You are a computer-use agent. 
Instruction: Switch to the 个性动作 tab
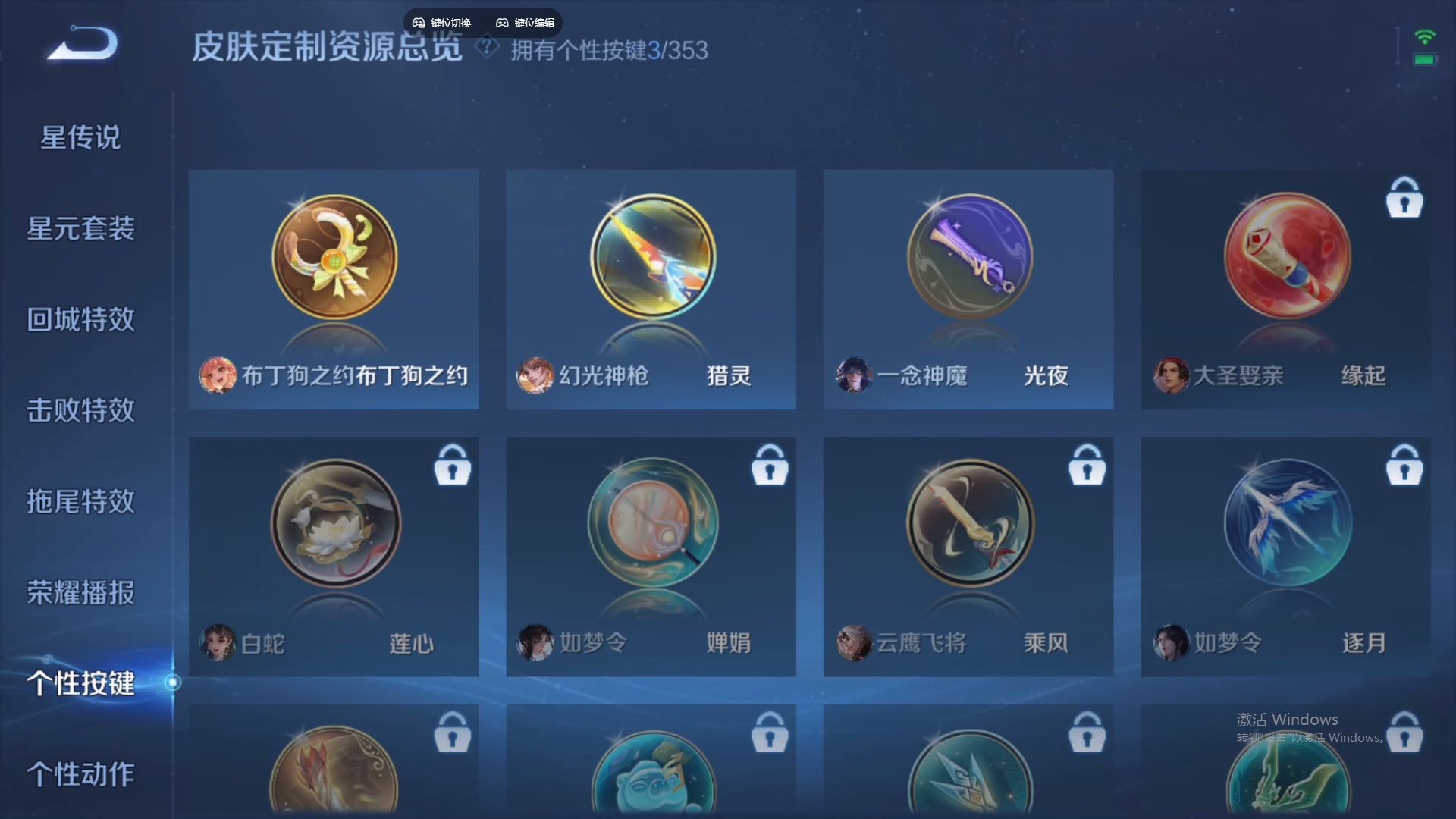pos(80,775)
